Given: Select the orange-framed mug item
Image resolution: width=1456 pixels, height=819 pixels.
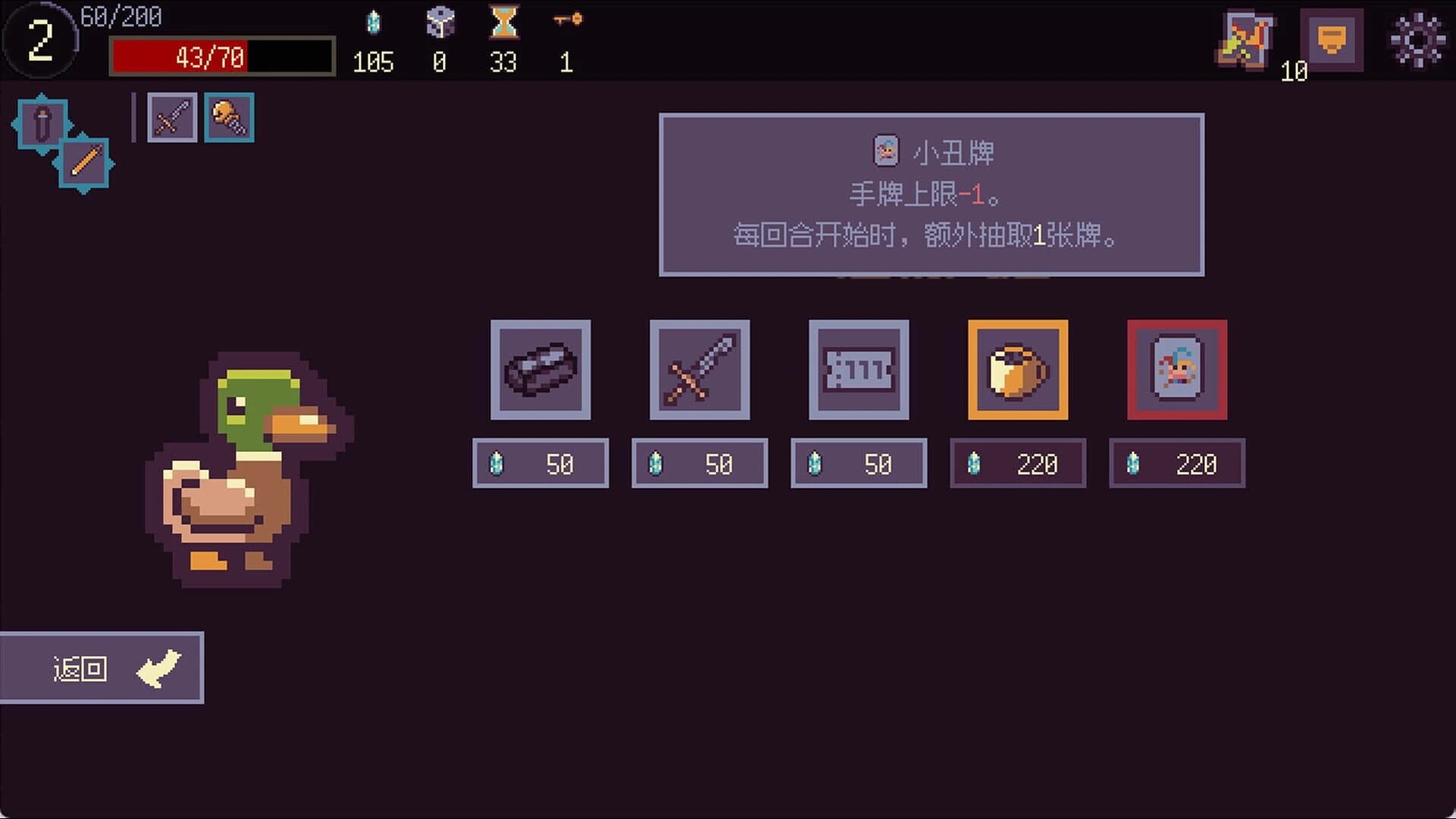Looking at the screenshot, I should click(1018, 371).
